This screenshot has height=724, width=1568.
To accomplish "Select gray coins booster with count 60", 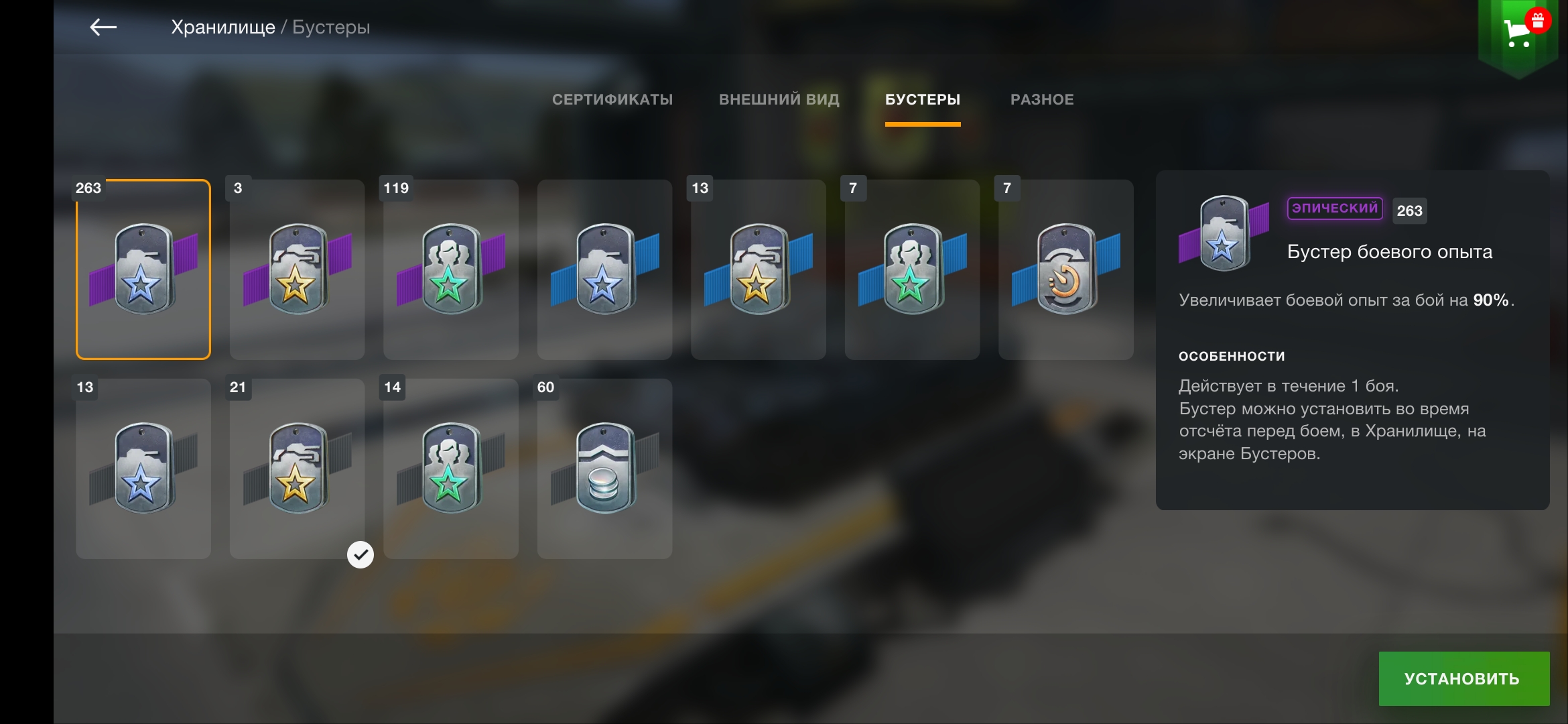I will point(604,469).
